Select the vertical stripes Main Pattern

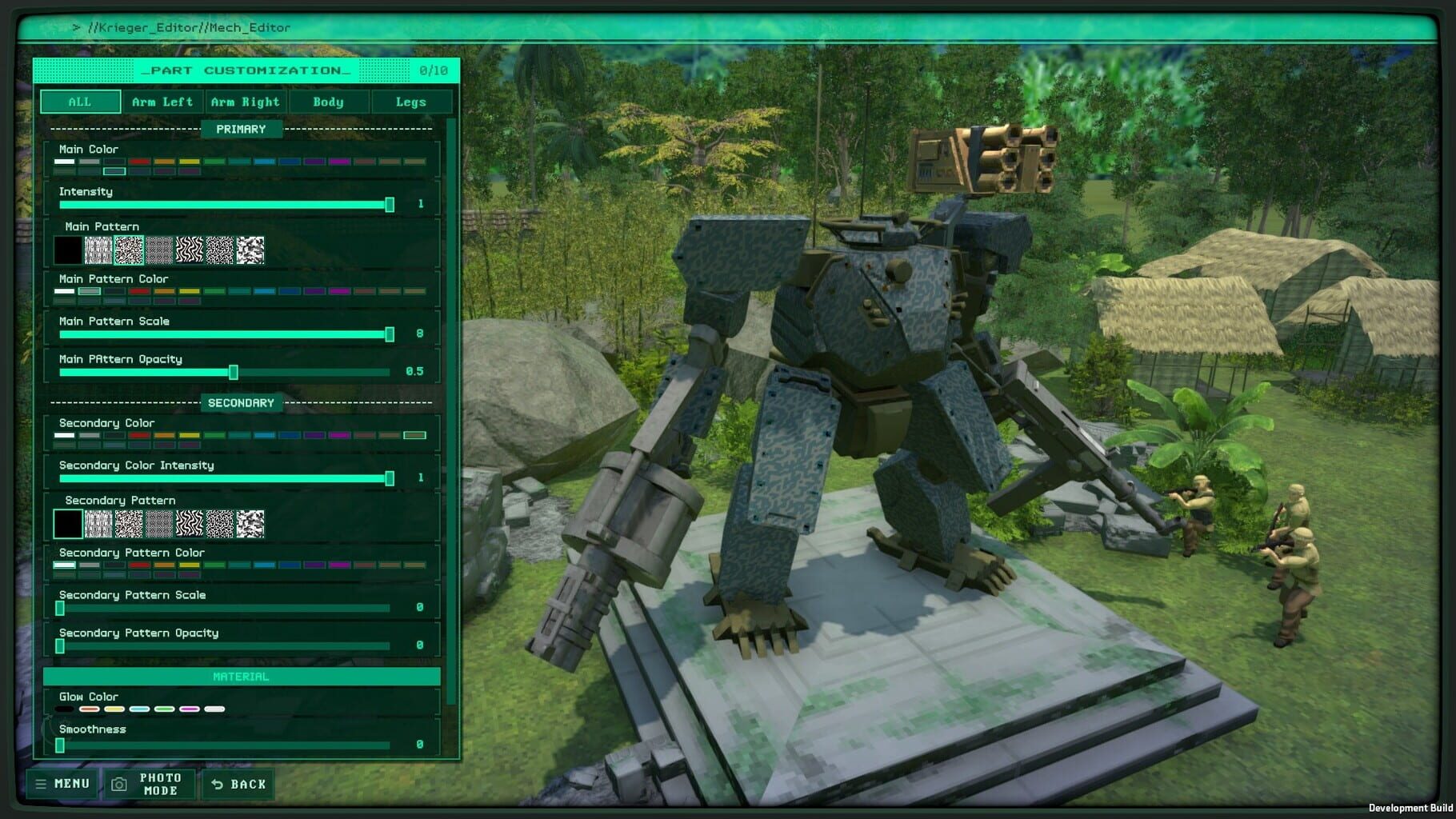coord(97,251)
